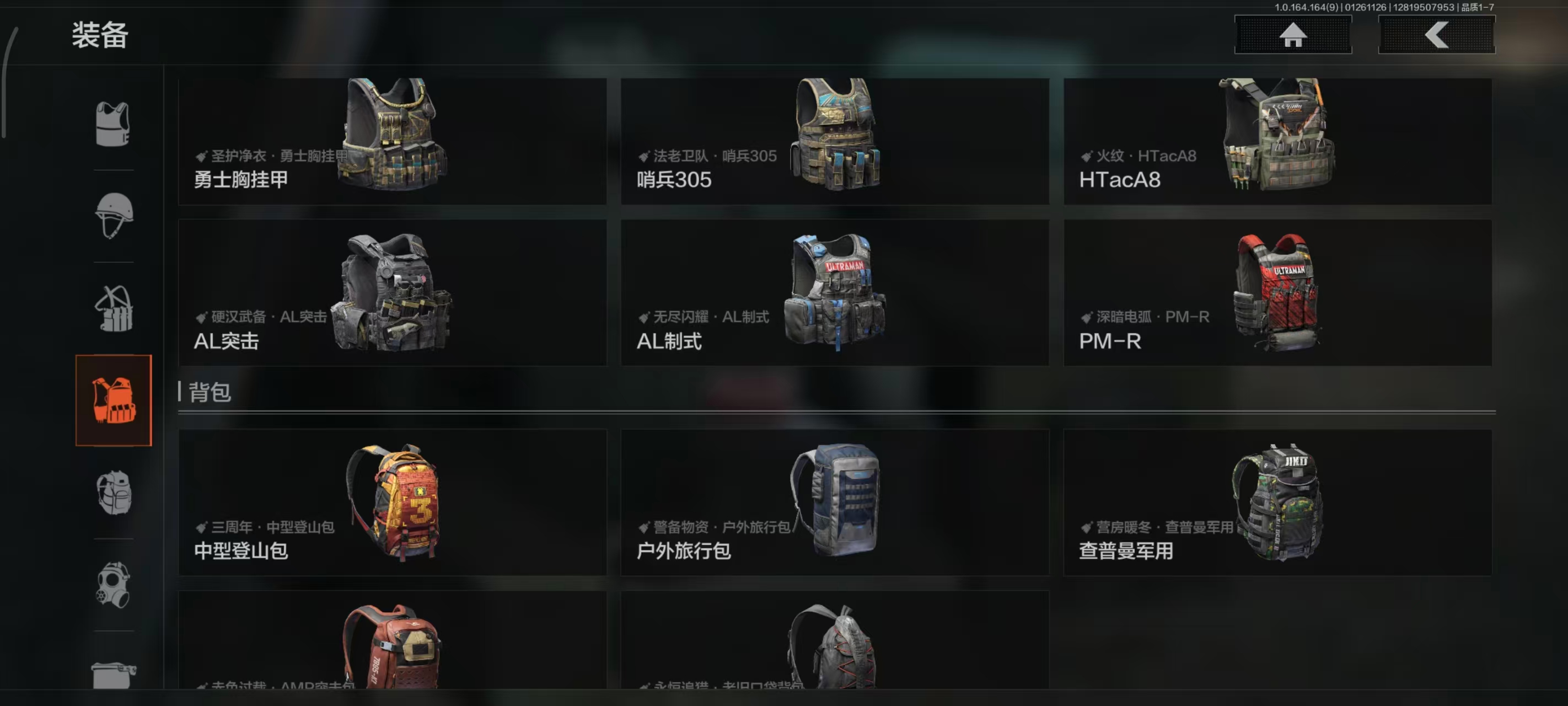Open the AL制式 Ultraman vest
The width and height of the screenshot is (1568, 706).
(835, 292)
